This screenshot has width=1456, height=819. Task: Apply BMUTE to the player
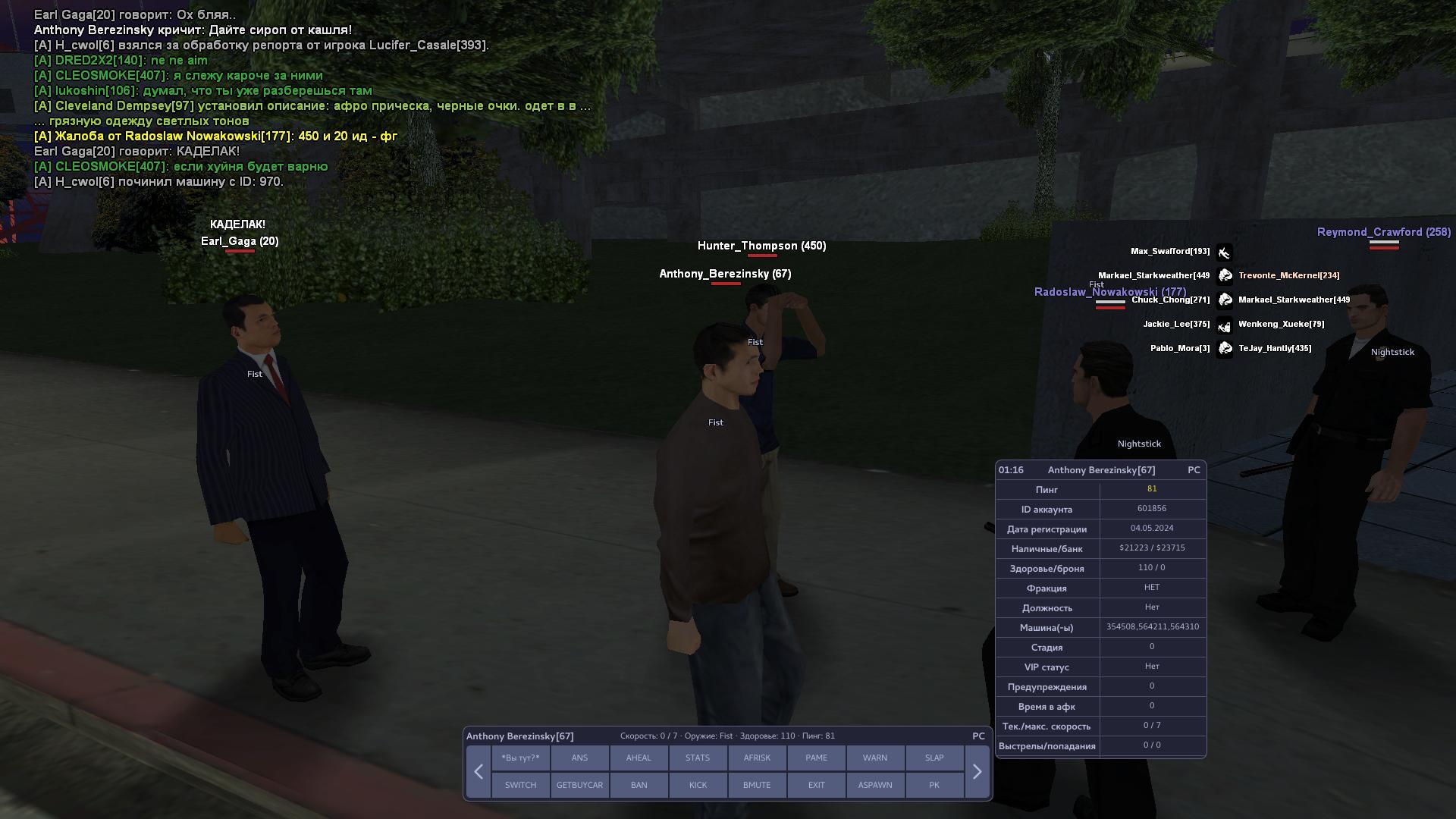757,785
